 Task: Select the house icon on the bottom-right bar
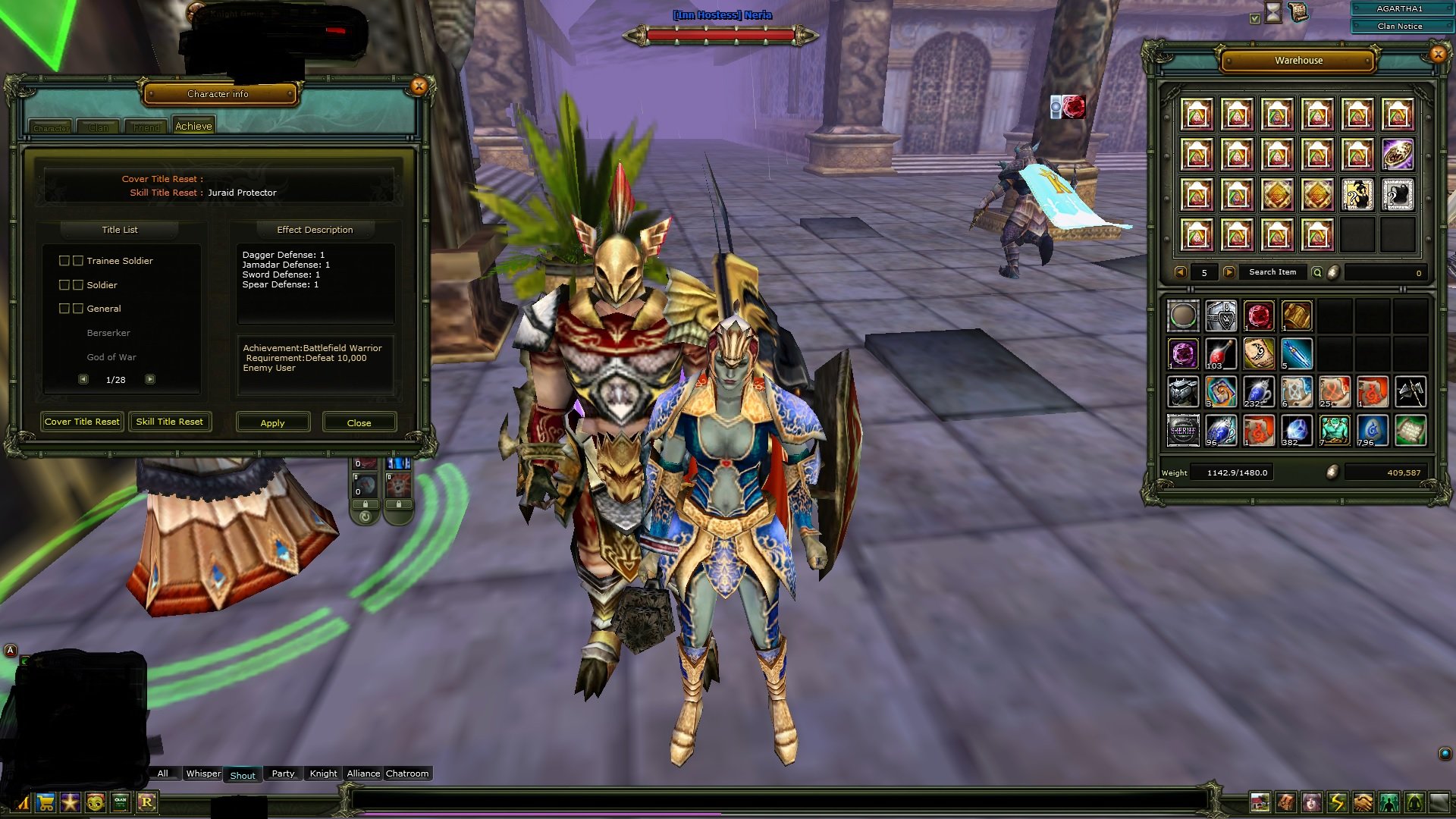pos(1260,802)
